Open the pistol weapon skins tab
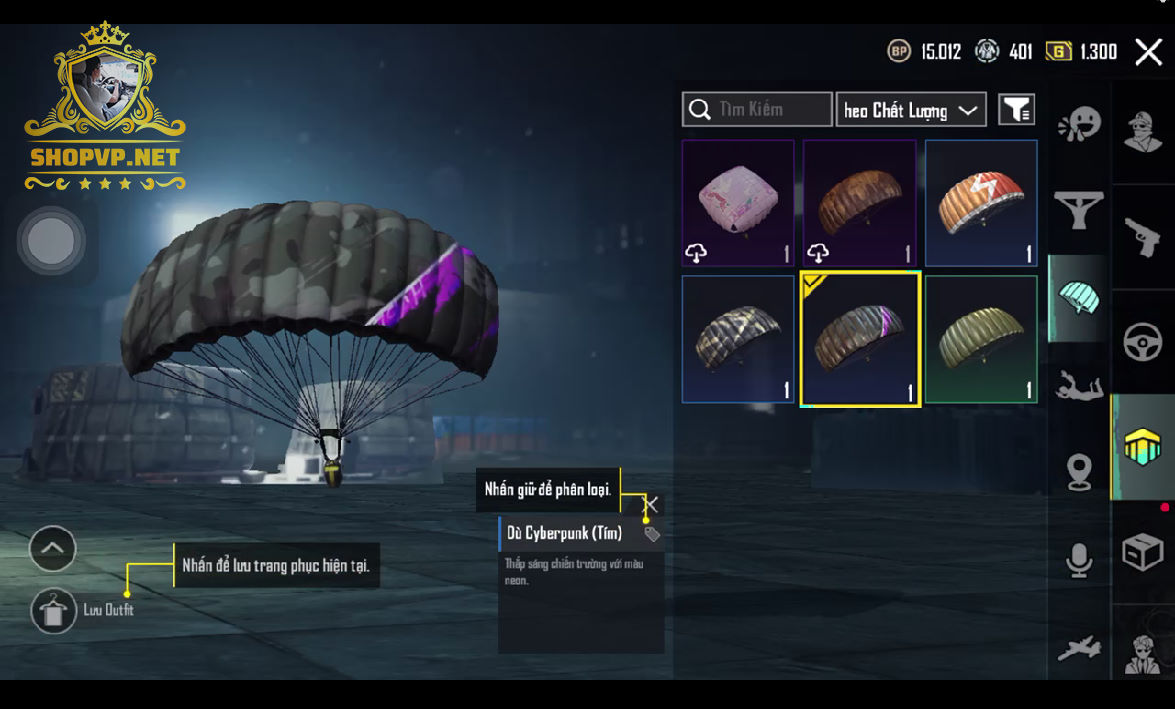Screen dimensions: 1175x709 tap(1143, 237)
